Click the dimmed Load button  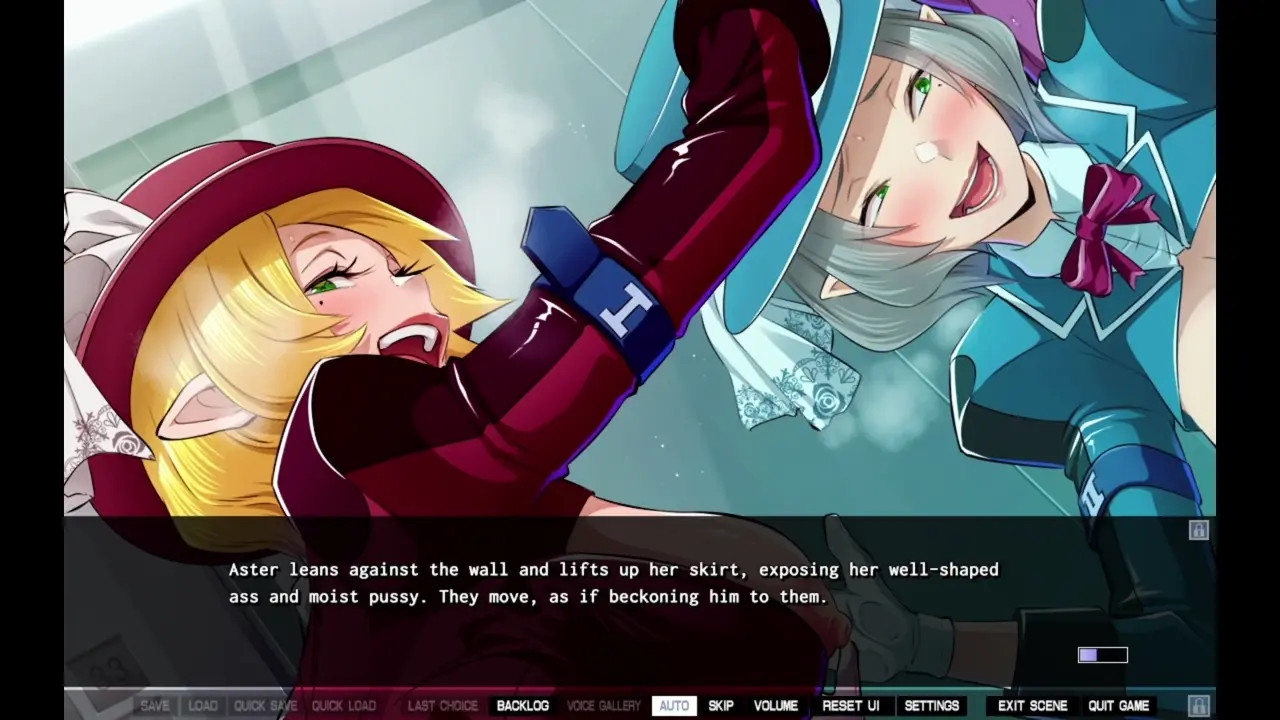203,706
